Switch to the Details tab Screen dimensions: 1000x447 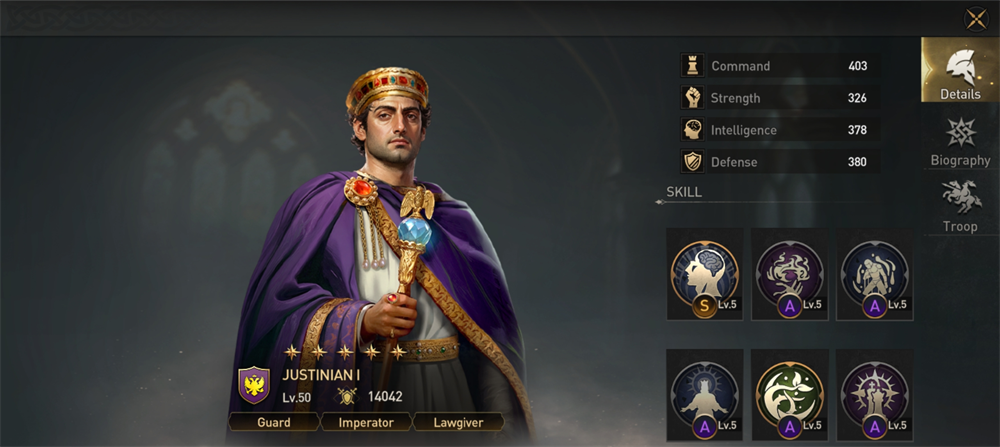pyautogui.click(x=959, y=71)
